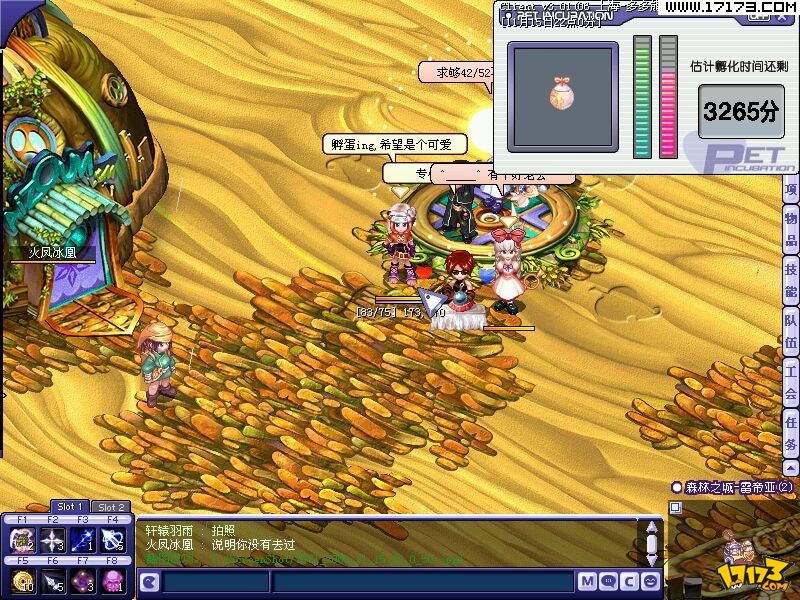
Task: Activate the F2 four-point star skill
Action: [x=52, y=541]
